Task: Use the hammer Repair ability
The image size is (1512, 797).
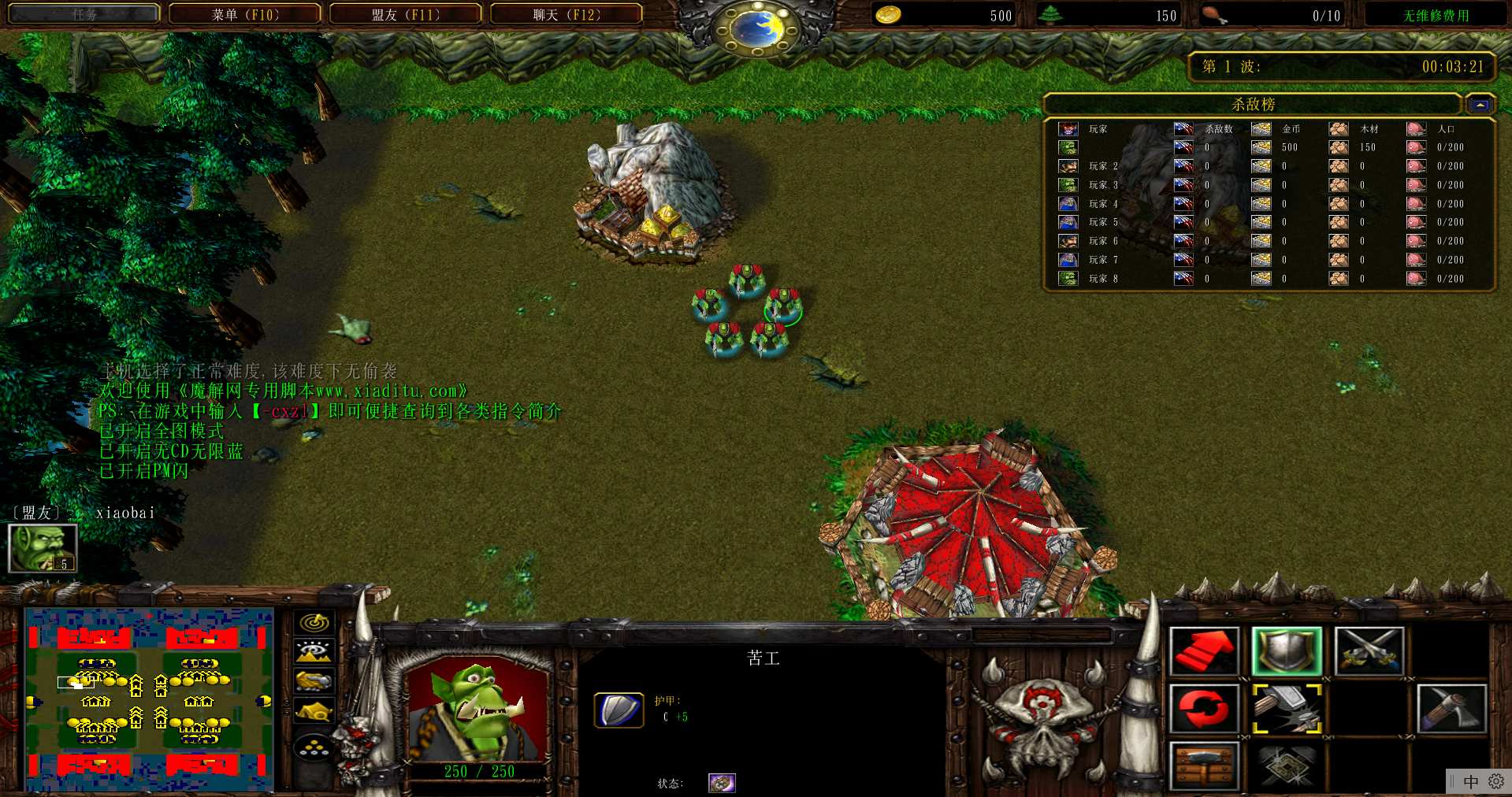Action: coord(1286,708)
